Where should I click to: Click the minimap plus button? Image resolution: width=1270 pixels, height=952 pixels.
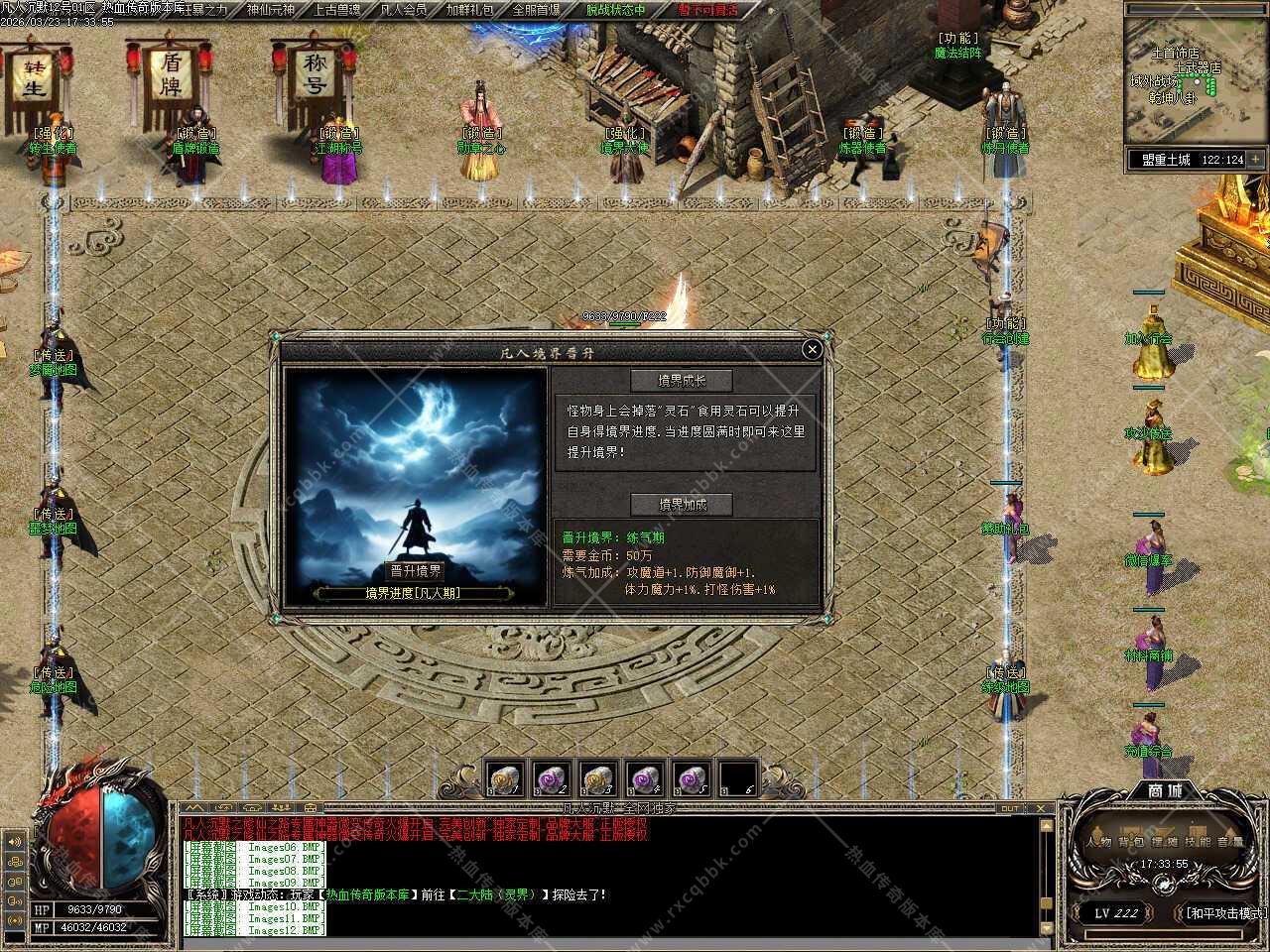(1256, 159)
